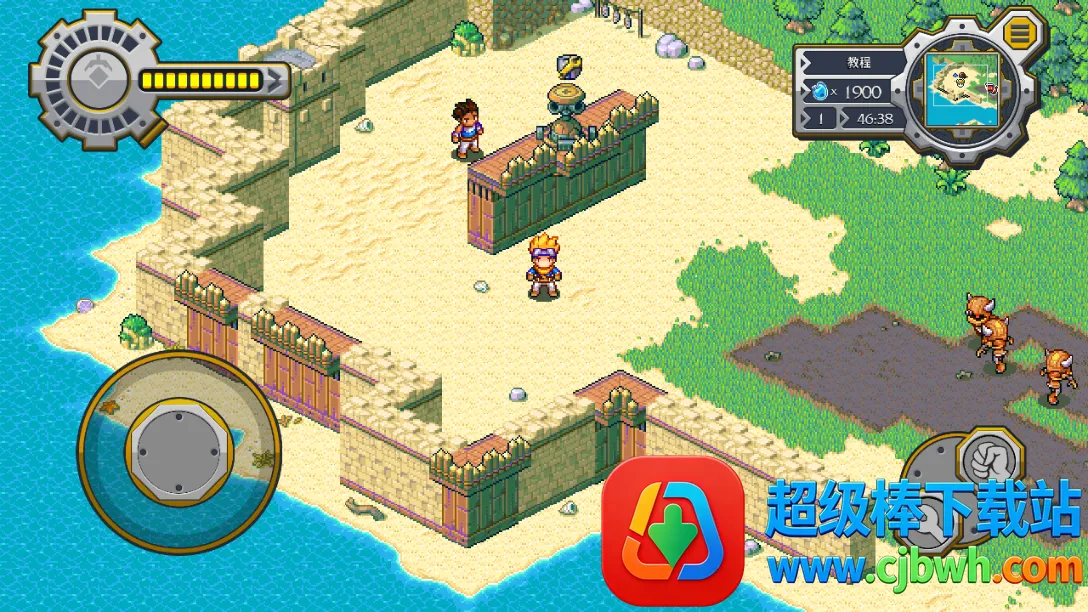Select the 教程 tutorial label

tap(858, 62)
